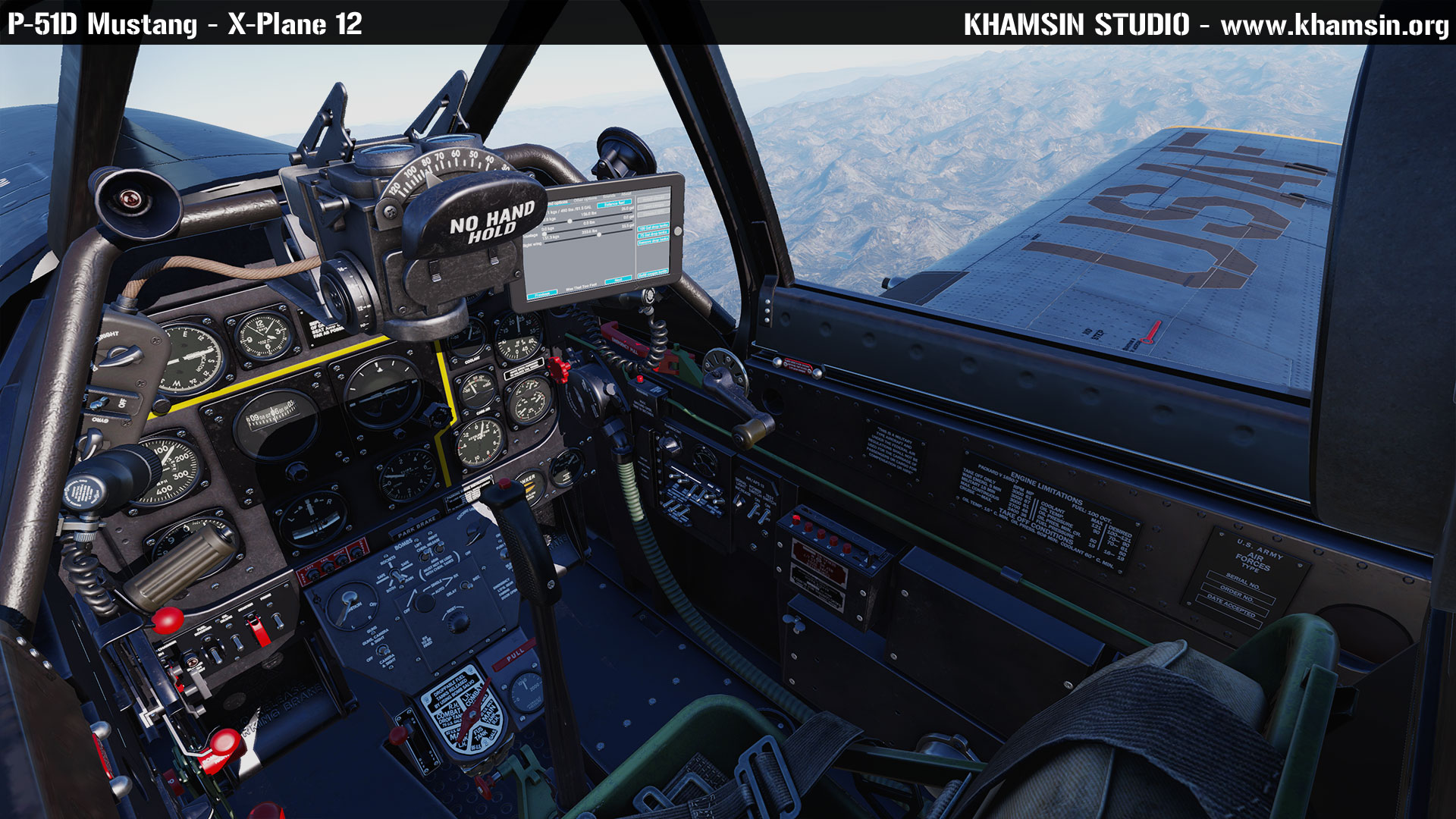Flip the left CHEM RELEASE bomb switch

coord(424,556)
